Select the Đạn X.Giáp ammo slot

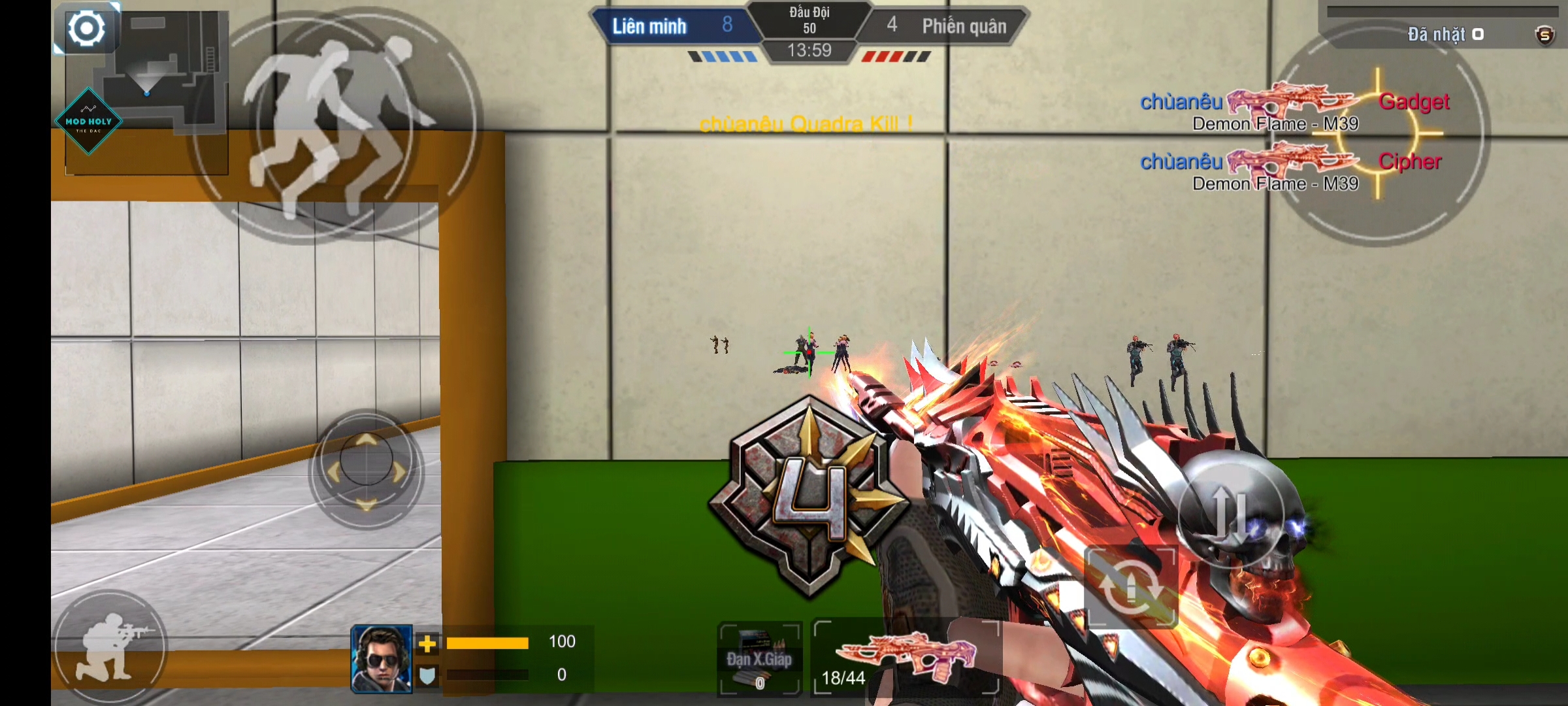tap(759, 658)
